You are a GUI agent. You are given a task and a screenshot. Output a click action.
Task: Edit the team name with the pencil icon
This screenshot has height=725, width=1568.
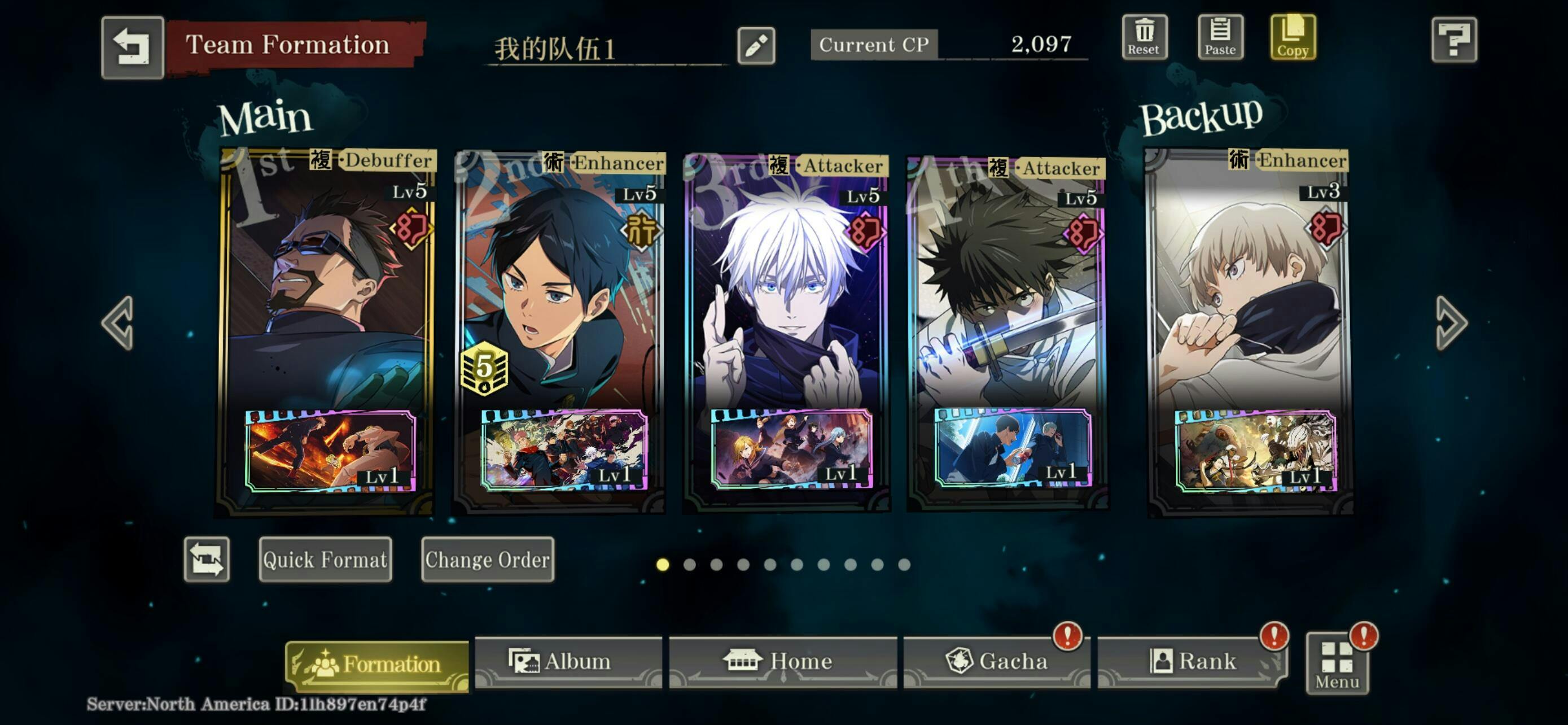coord(755,46)
